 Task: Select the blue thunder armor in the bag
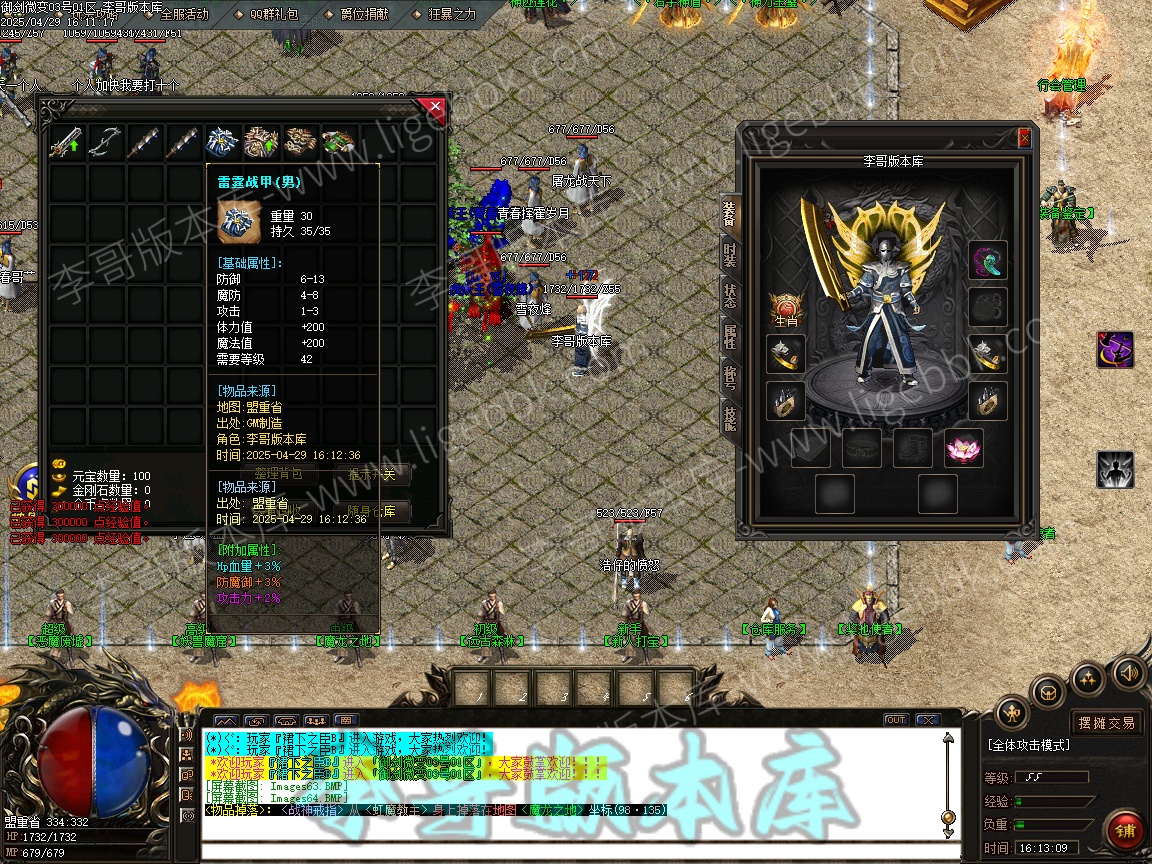point(222,143)
